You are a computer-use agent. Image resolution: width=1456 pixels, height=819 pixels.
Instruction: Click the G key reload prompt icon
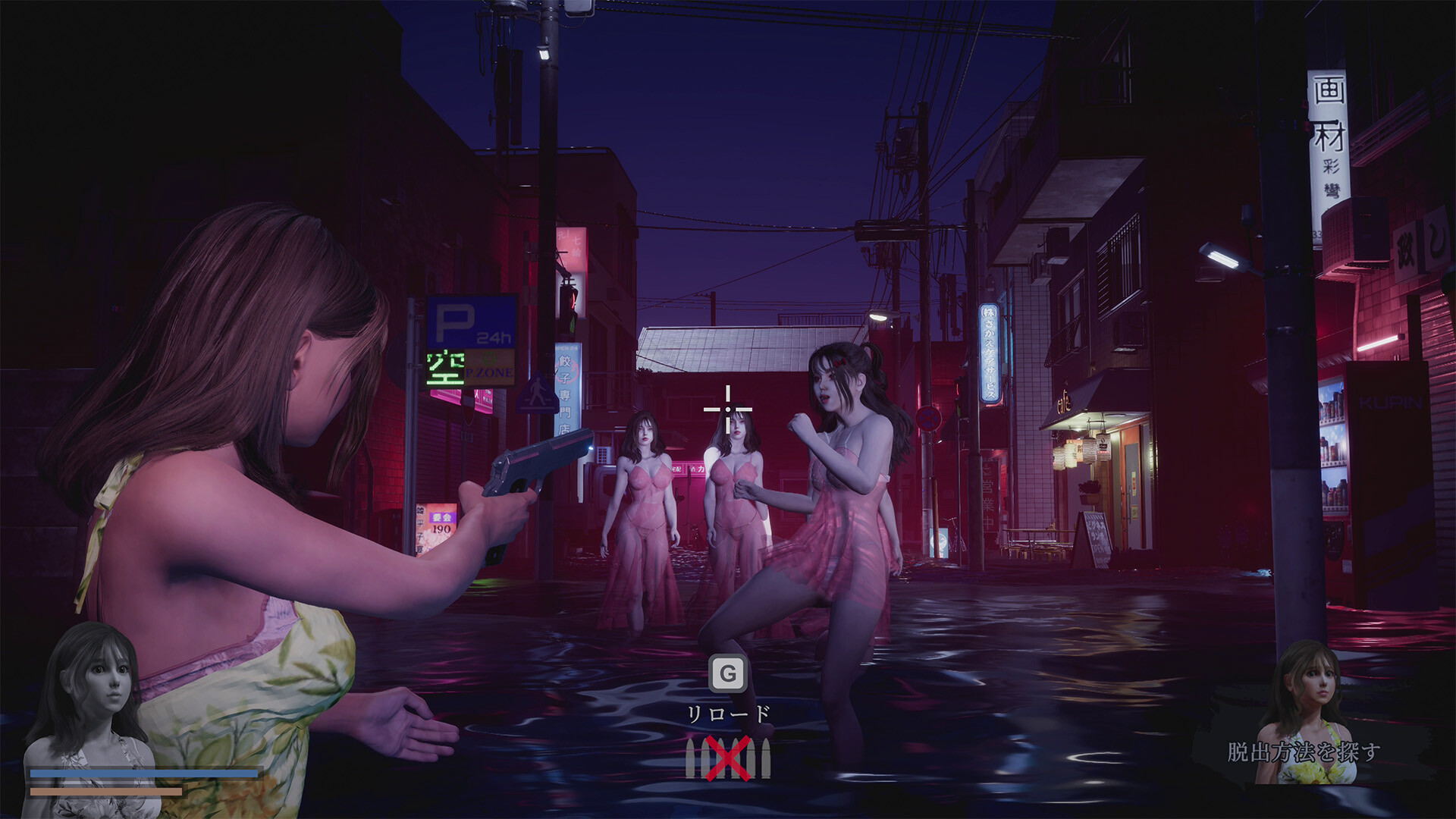[727, 672]
